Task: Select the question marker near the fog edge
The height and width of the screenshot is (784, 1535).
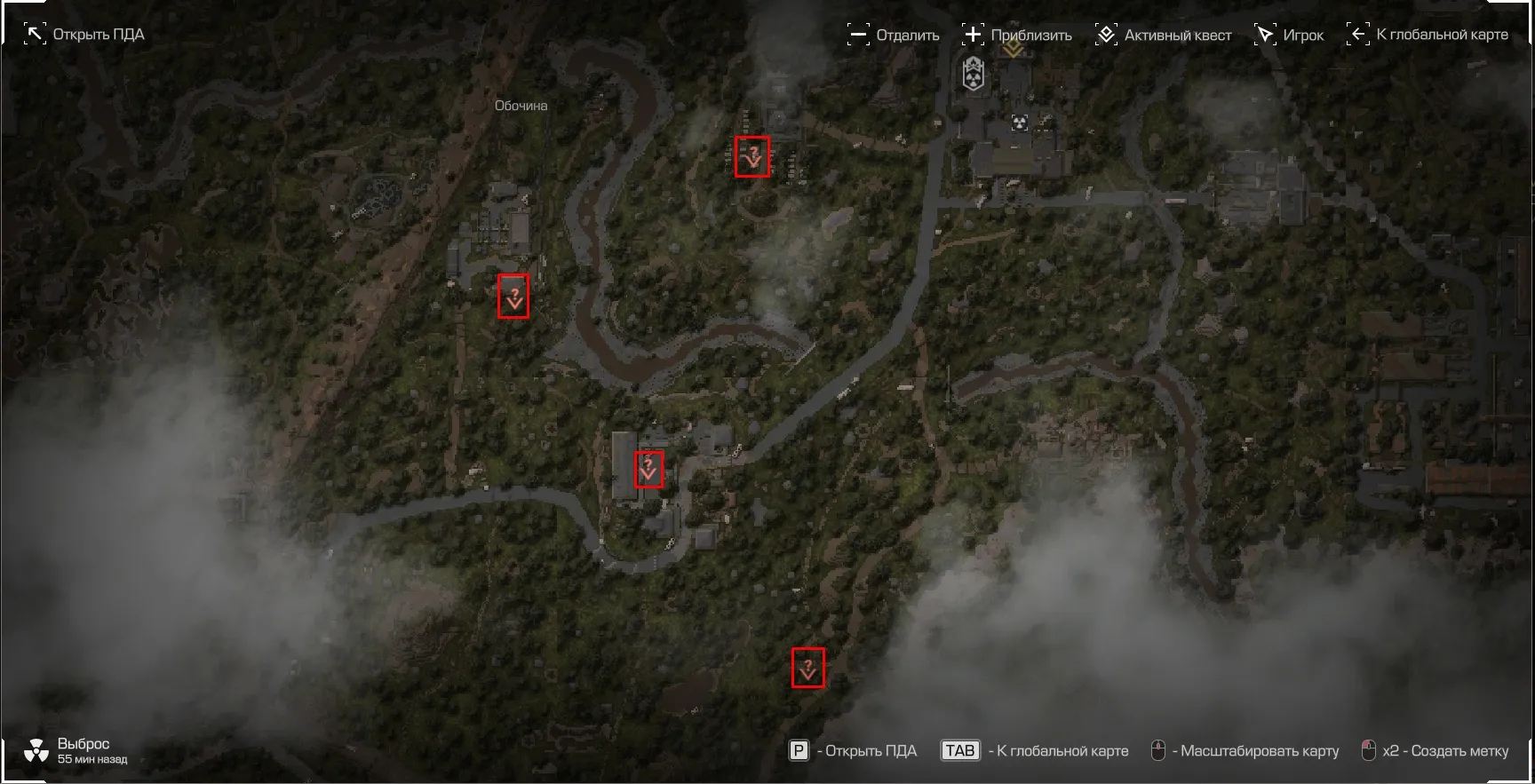Action: coord(807,668)
